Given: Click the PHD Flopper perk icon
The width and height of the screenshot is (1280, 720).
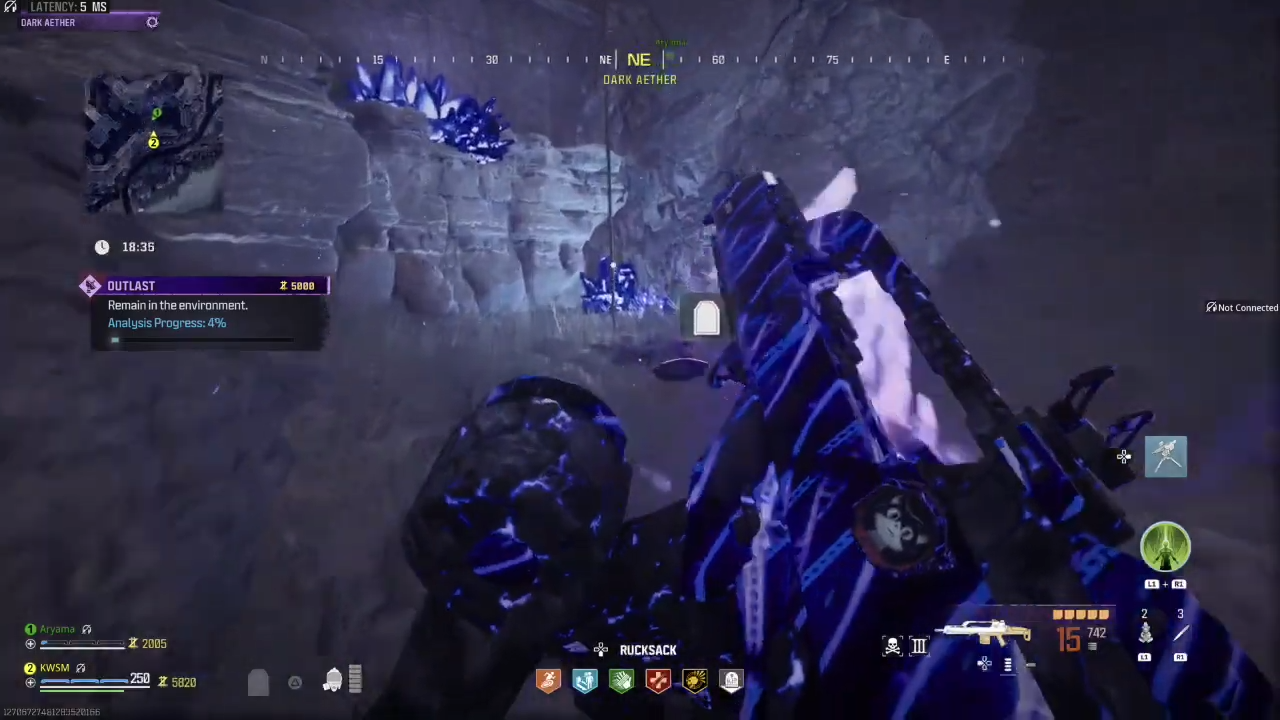Looking at the screenshot, I should pos(584,681).
